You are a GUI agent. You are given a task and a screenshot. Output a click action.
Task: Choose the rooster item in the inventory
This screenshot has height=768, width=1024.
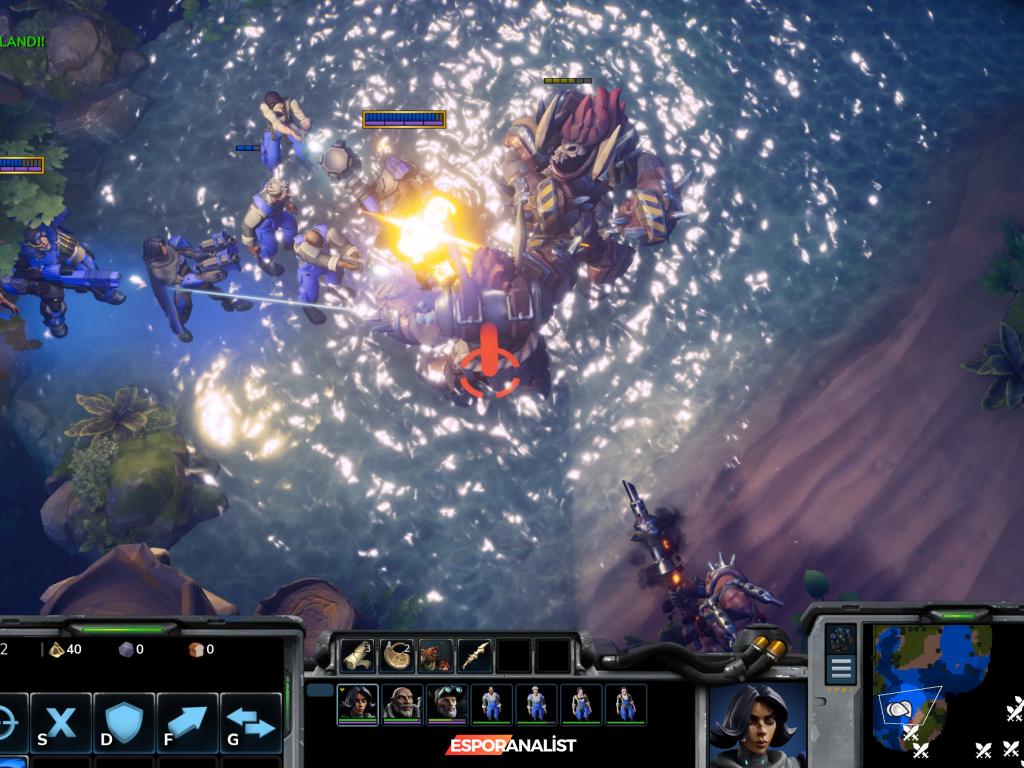(436, 656)
